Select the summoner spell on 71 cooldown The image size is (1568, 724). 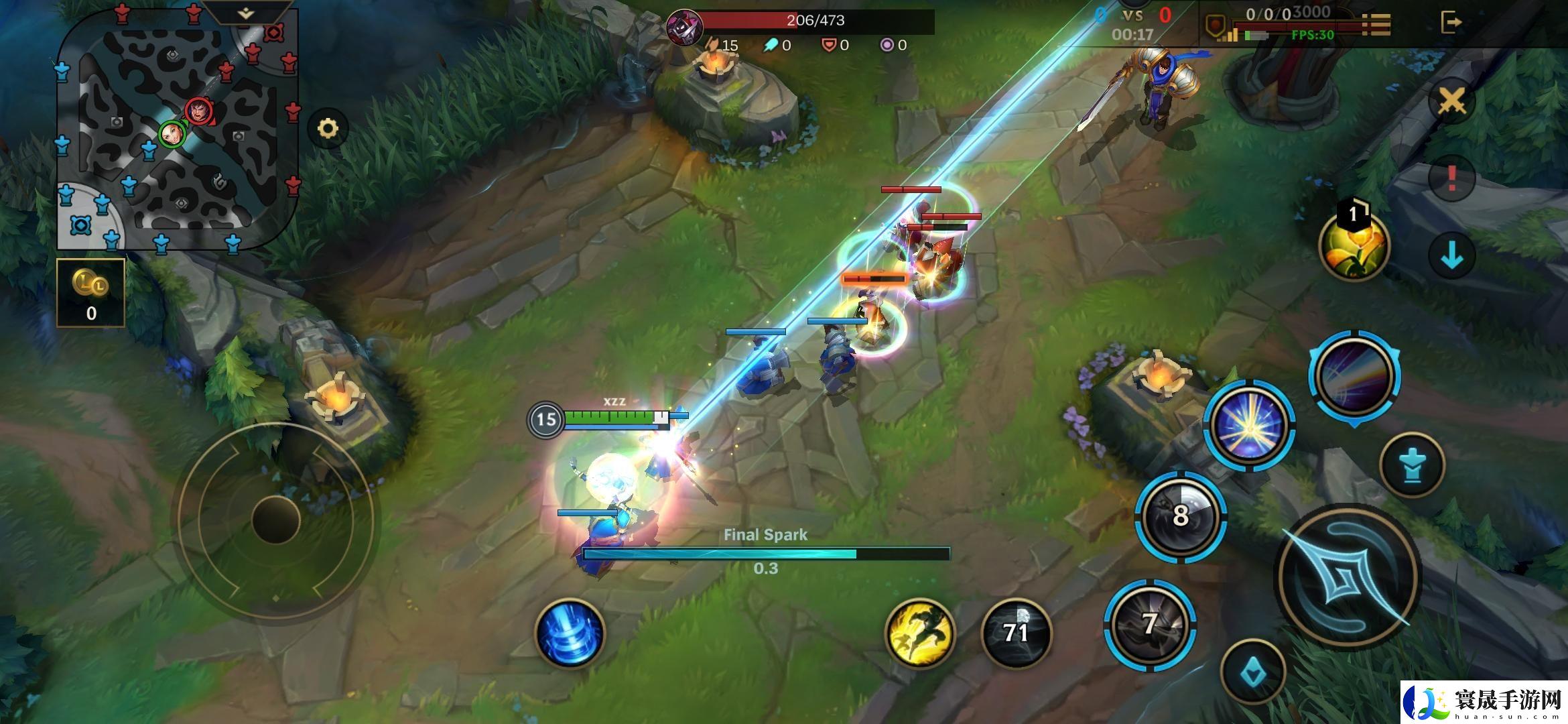coord(1016,633)
